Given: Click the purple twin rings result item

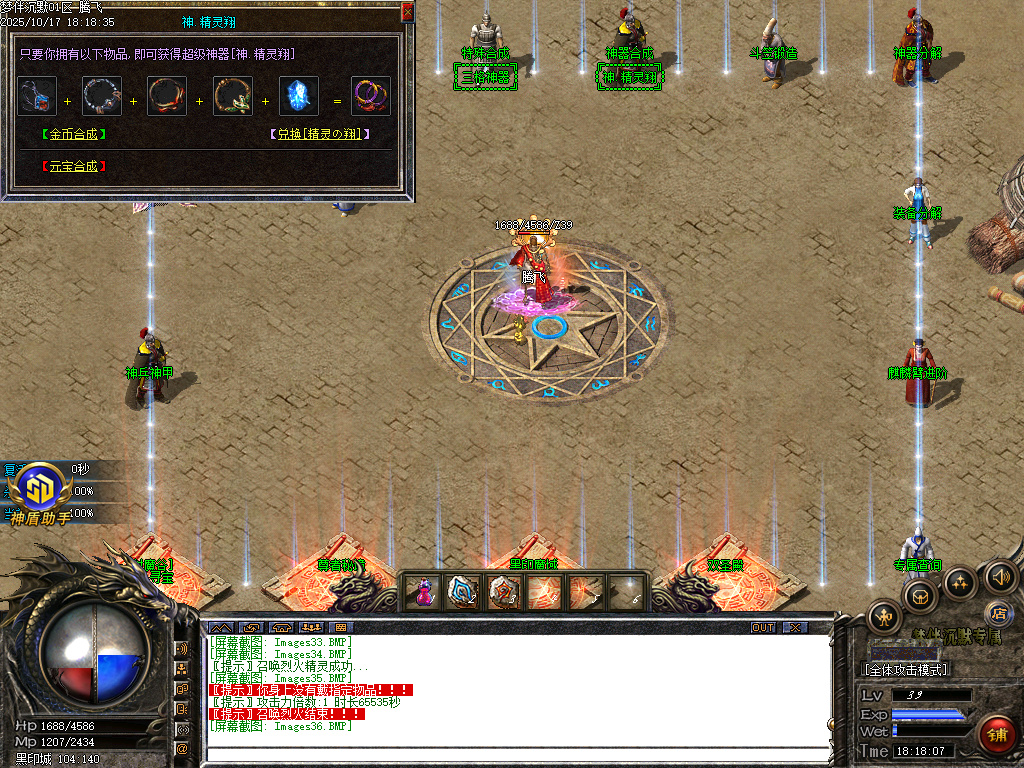Looking at the screenshot, I should [371, 96].
